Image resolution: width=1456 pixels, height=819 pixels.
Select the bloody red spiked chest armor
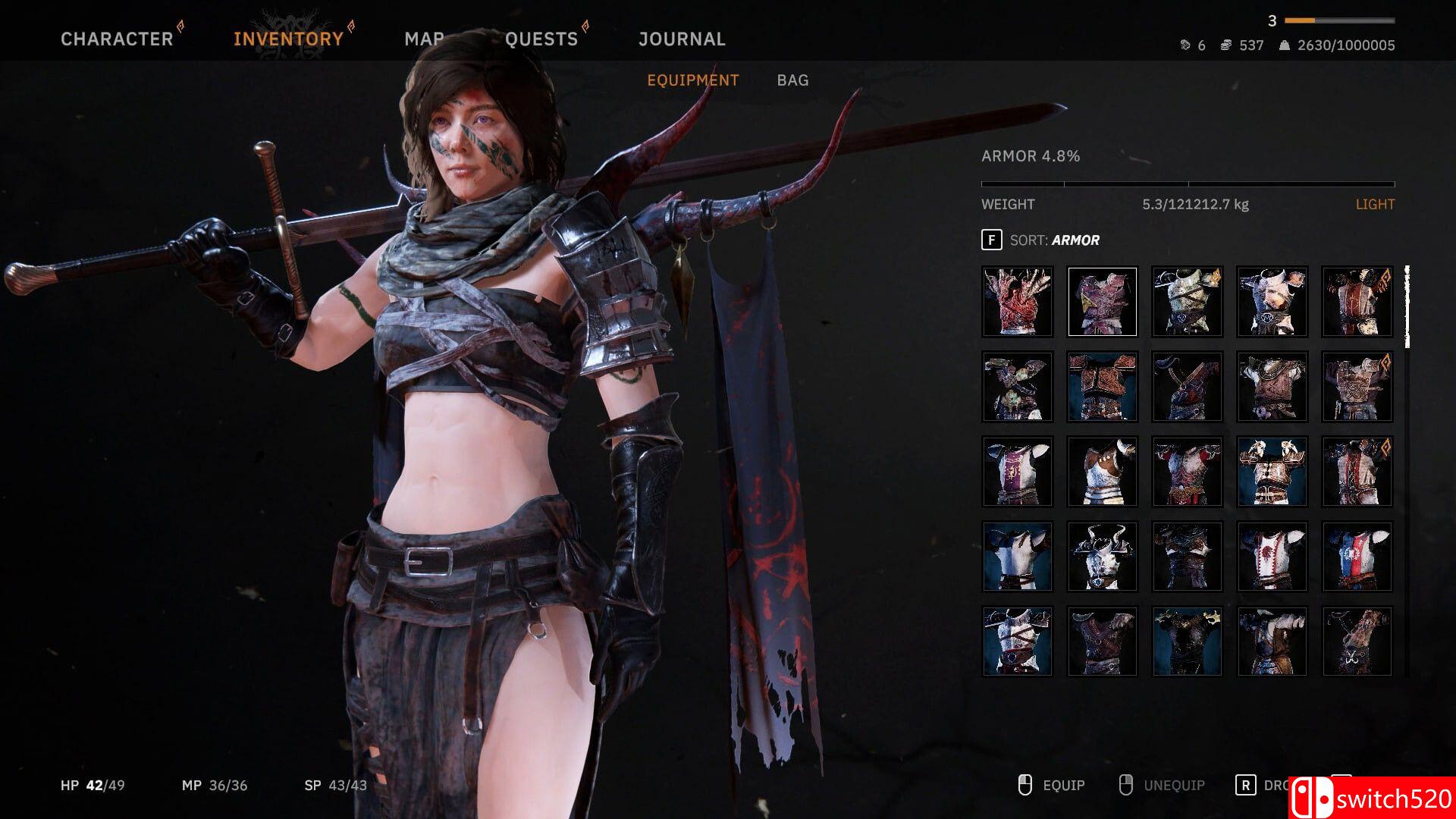coord(1018,301)
